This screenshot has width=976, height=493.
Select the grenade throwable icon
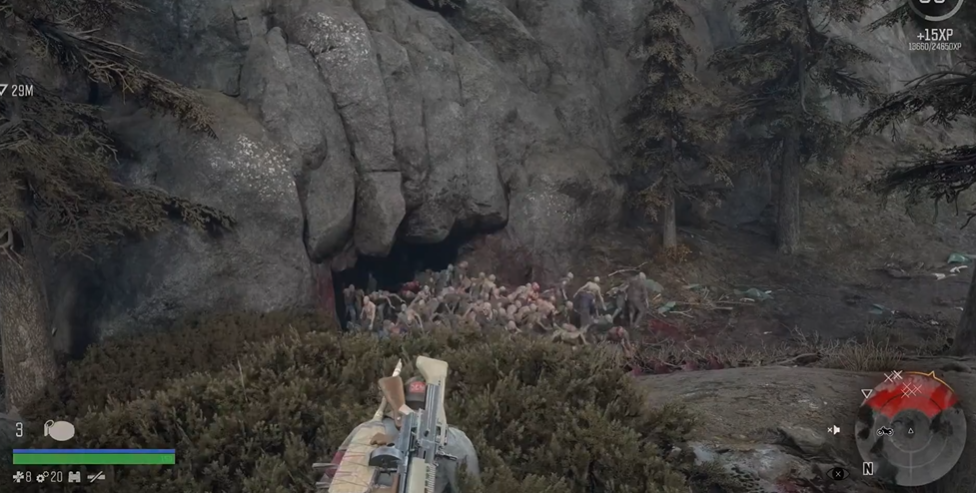59,430
